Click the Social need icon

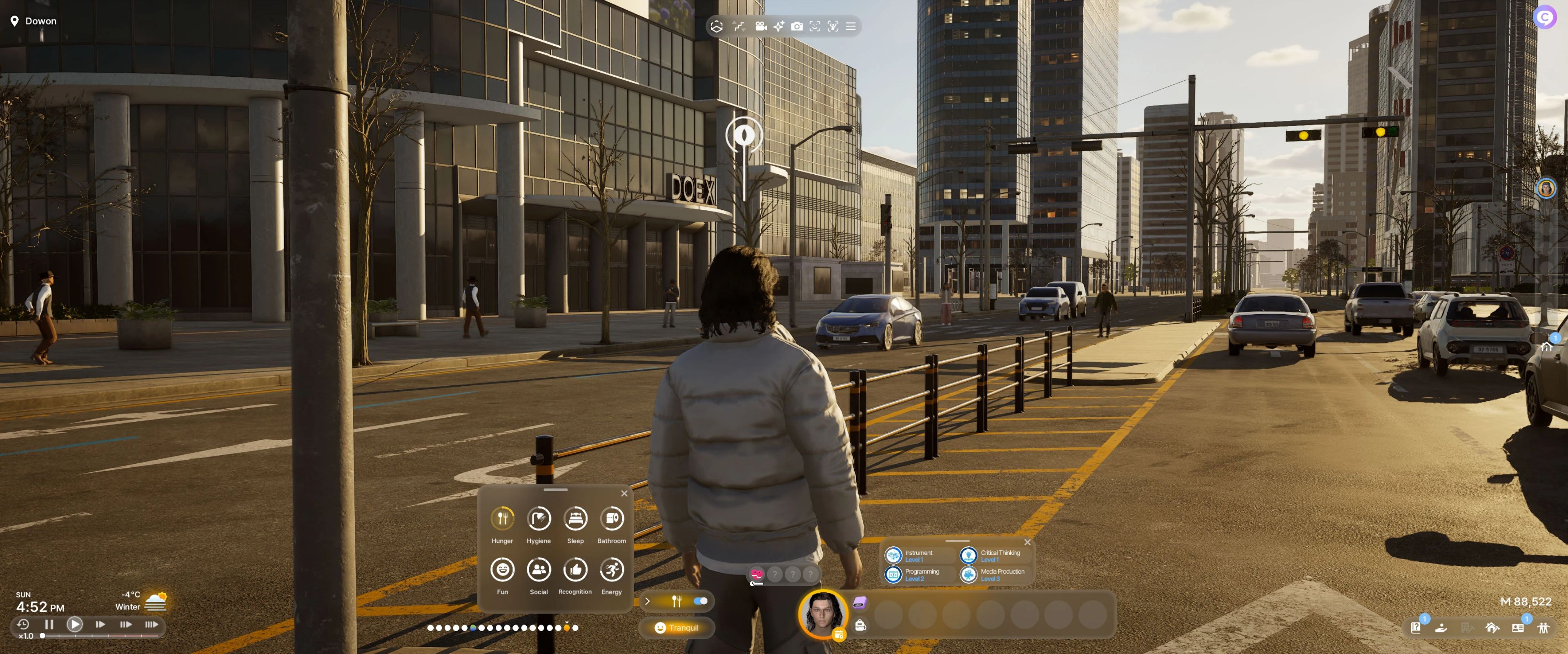click(539, 569)
